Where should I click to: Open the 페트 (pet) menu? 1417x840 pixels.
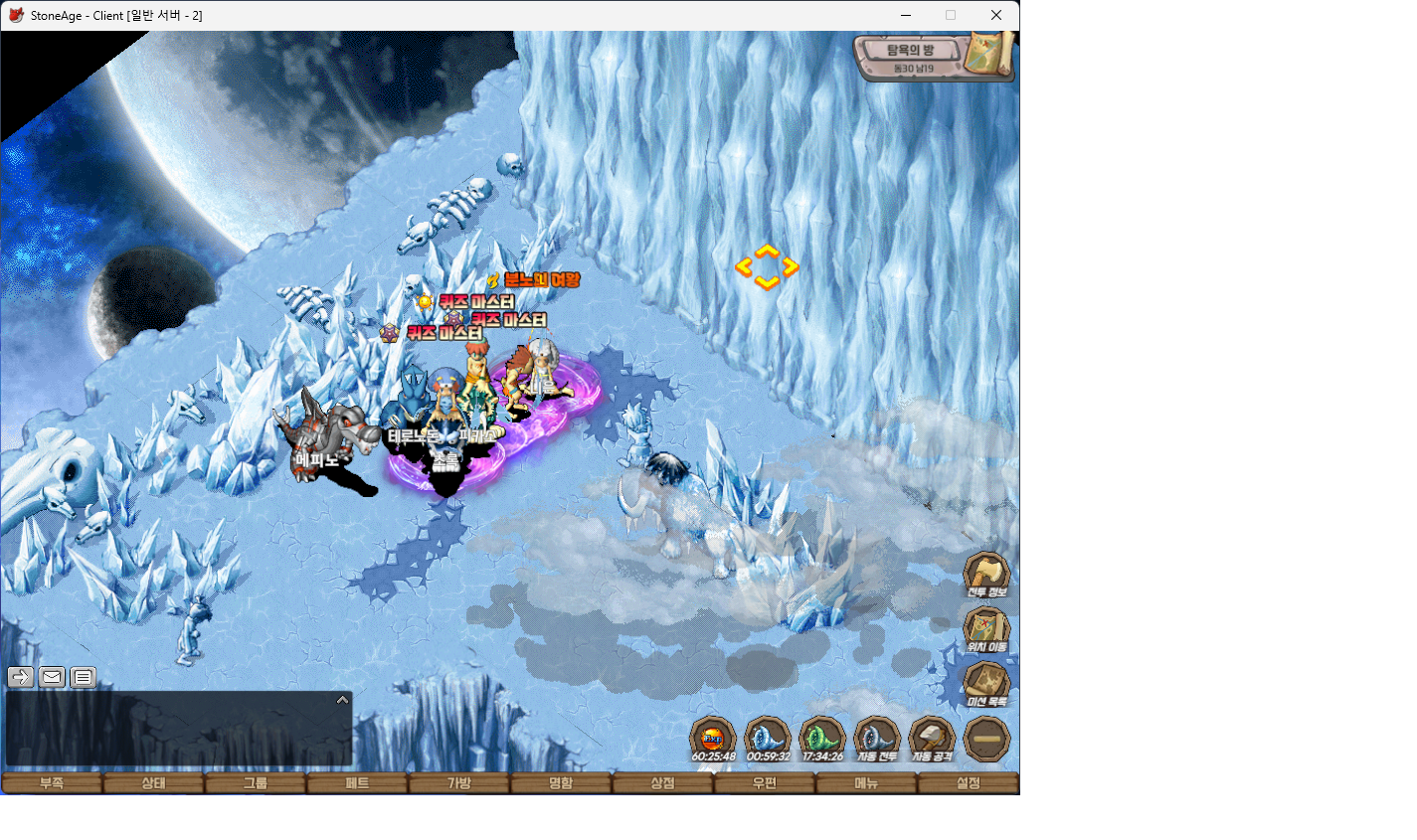click(x=357, y=783)
